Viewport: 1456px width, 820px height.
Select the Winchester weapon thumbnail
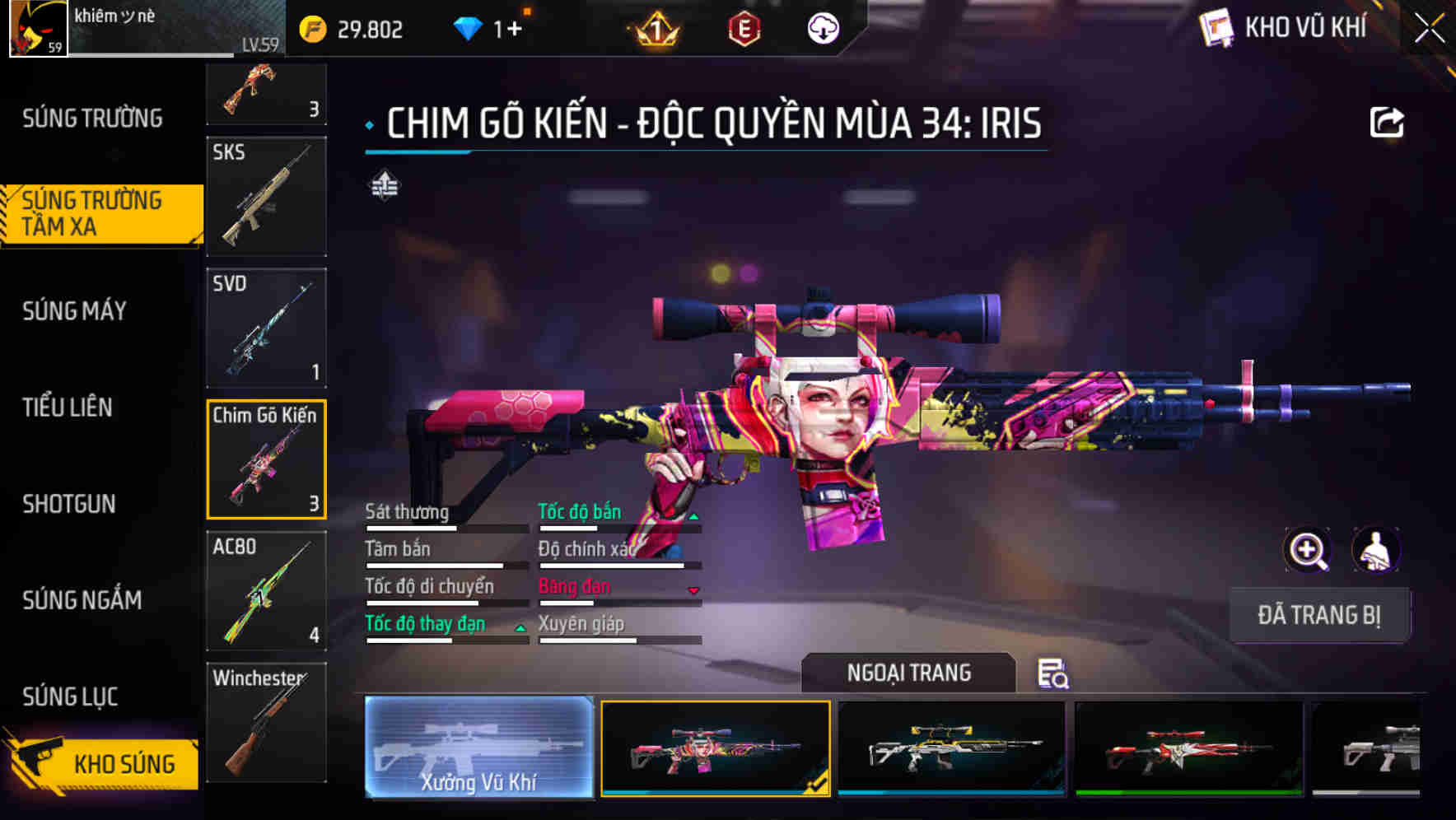click(265, 723)
